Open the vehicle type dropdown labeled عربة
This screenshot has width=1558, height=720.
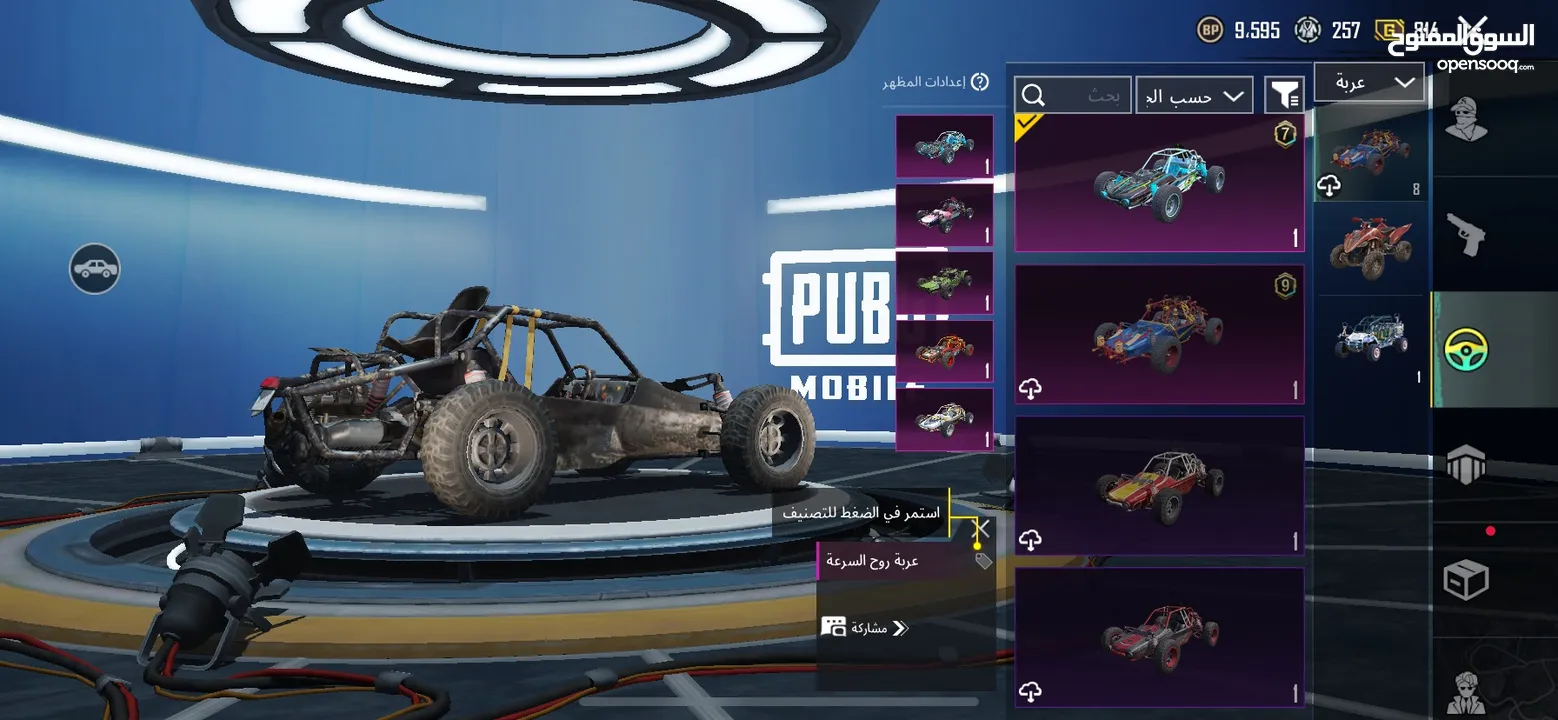[1368, 83]
